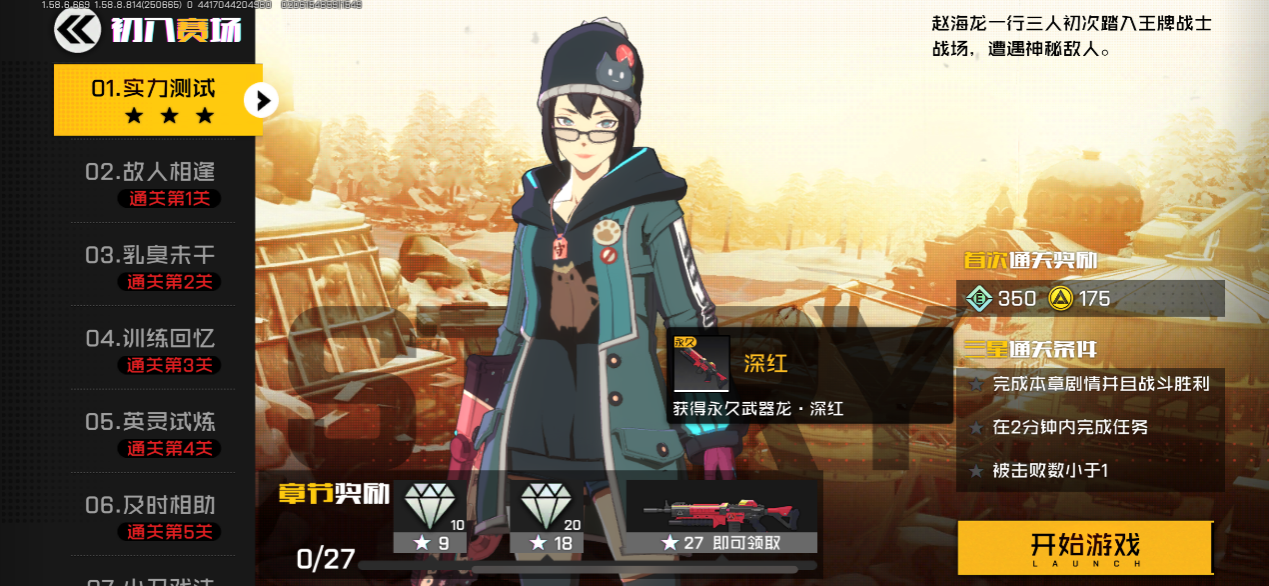This screenshot has width=1269, height=586.
Task: Open stage 03.乳臭未干
Action: [x=150, y=266]
